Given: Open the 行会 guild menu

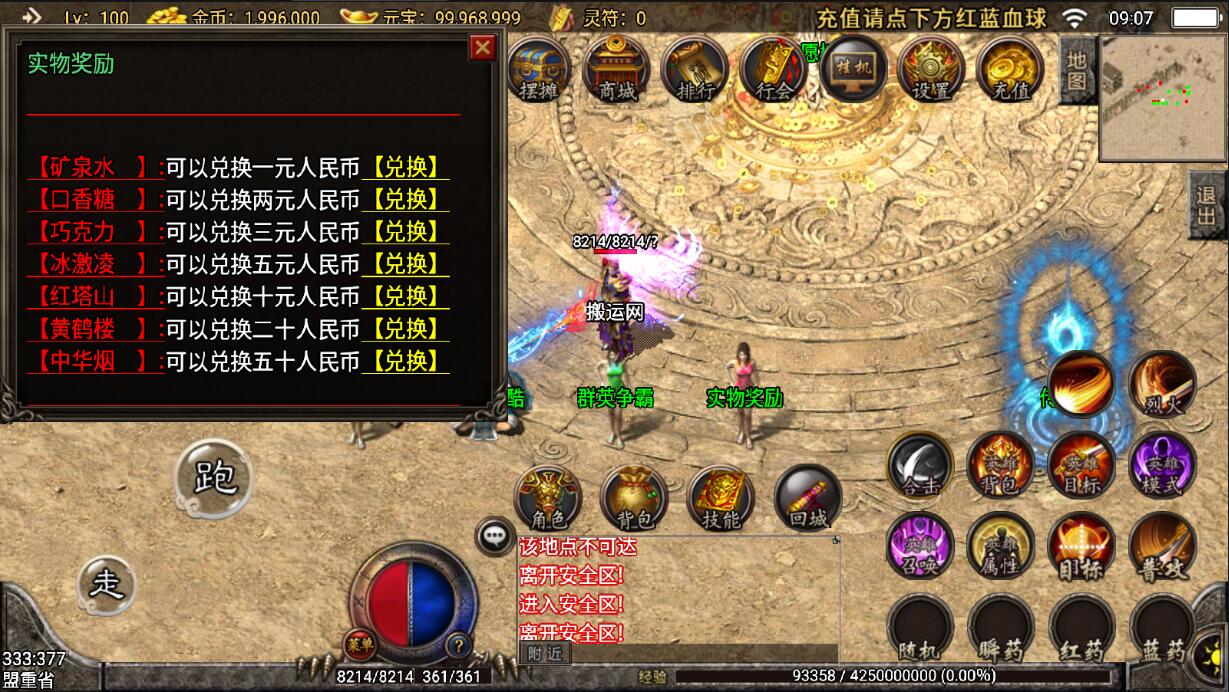Looking at the screenshot, I should 774,69.
